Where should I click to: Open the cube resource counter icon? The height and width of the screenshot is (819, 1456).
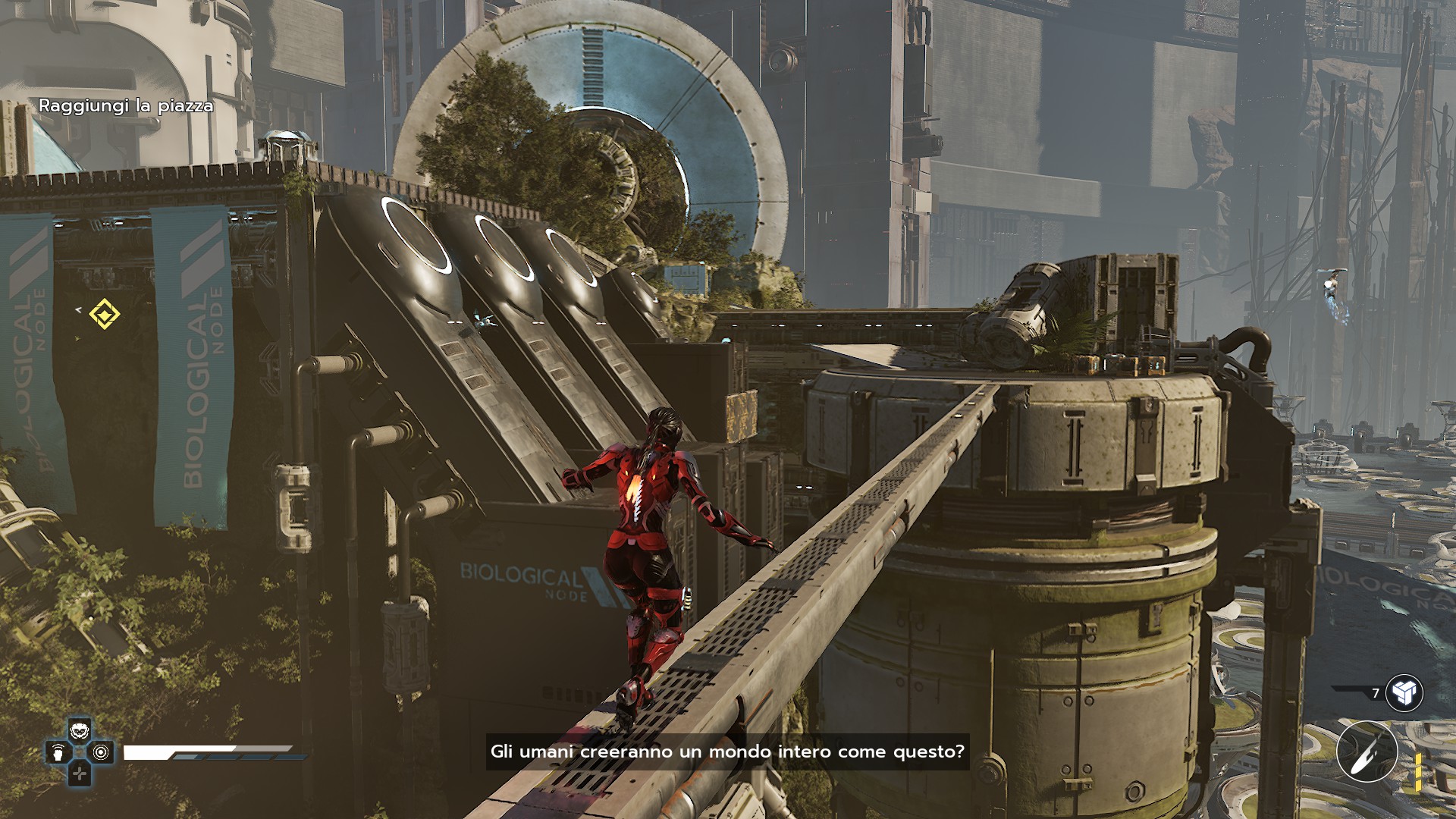[x=1404, y=692]
